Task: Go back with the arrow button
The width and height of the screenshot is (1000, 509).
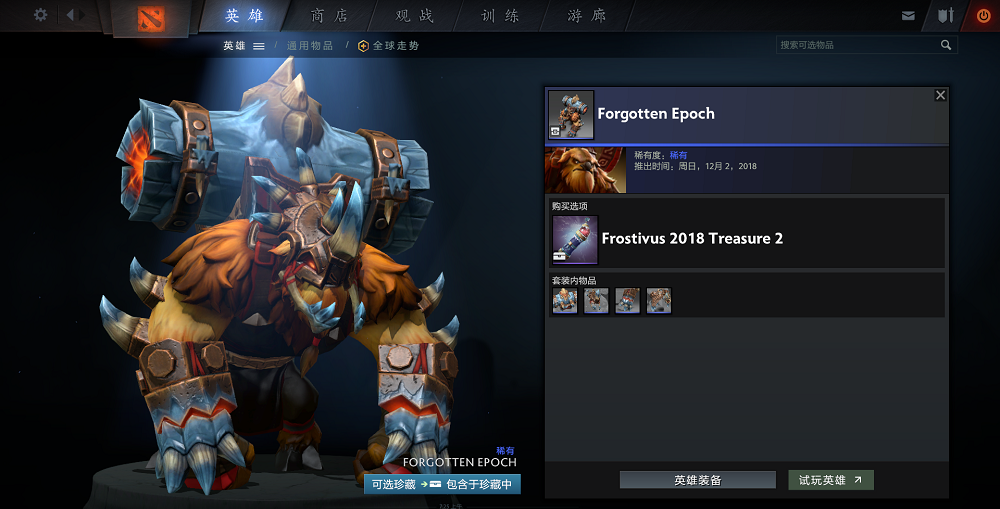Action: pyautogui.click(x=75, y=15)
